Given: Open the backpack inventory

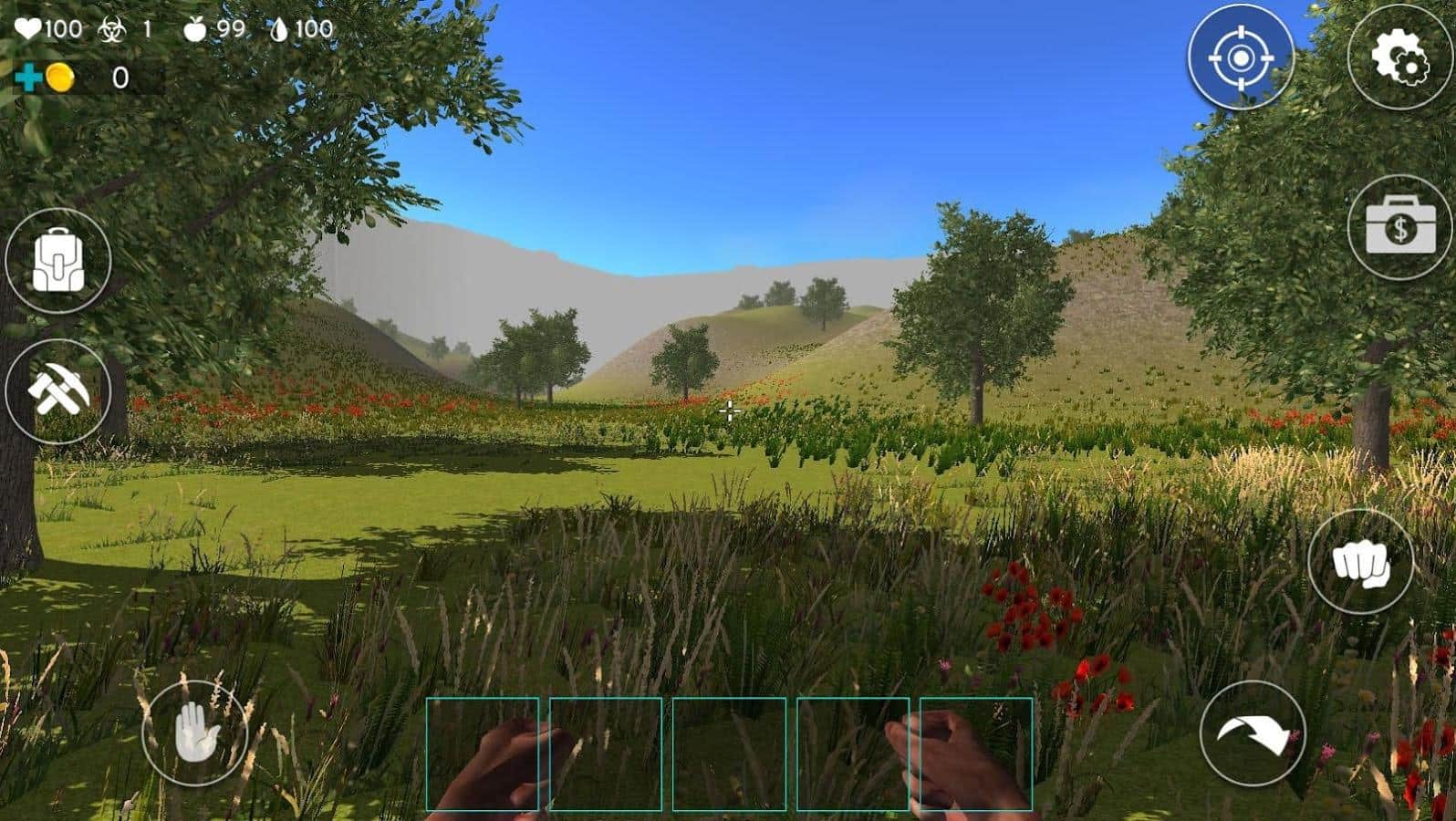Looking at the screenshot, I should pyautogui.click(x=57, y=260).
